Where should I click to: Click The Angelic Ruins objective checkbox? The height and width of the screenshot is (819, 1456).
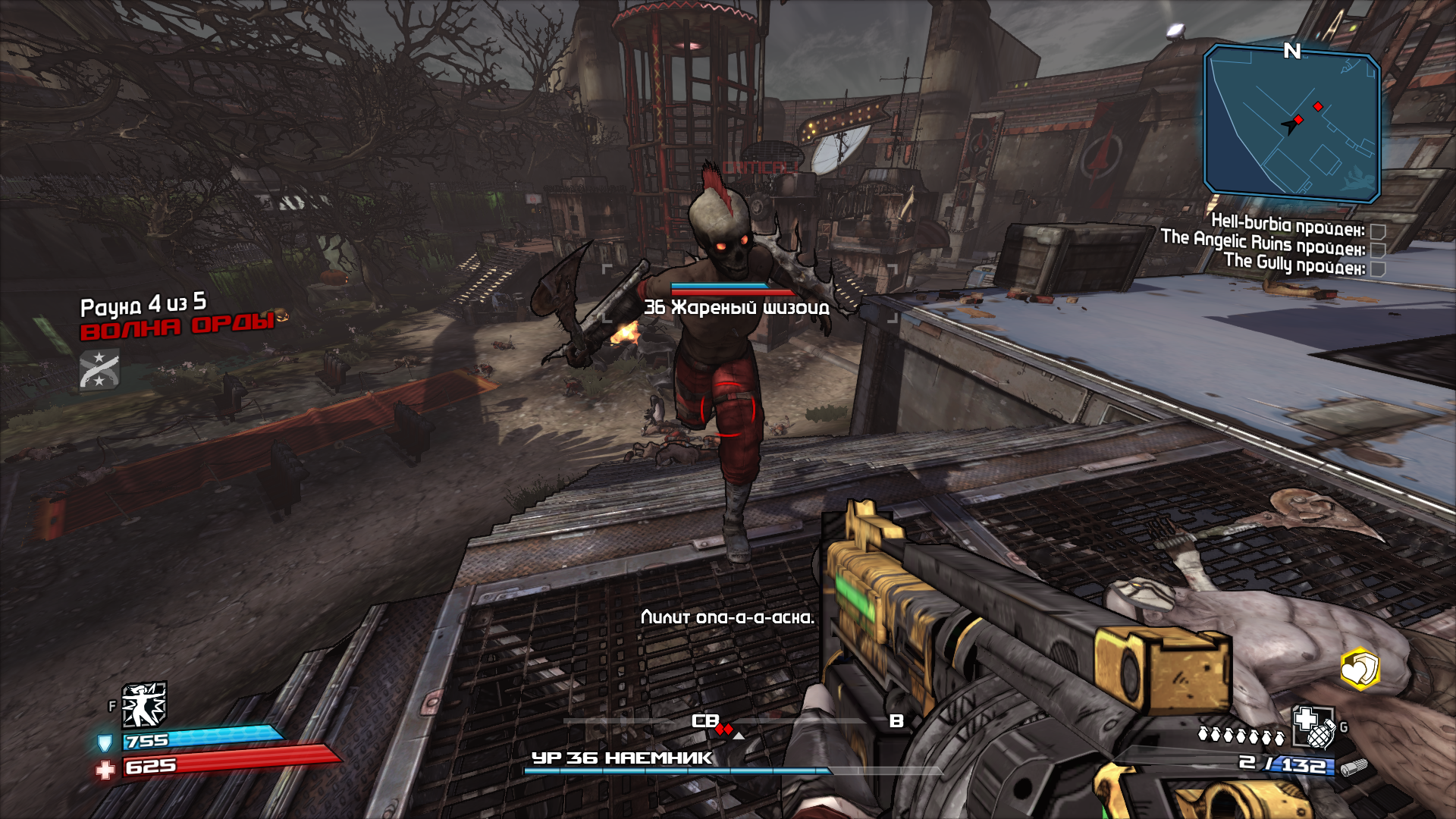tap(1379, 250)
